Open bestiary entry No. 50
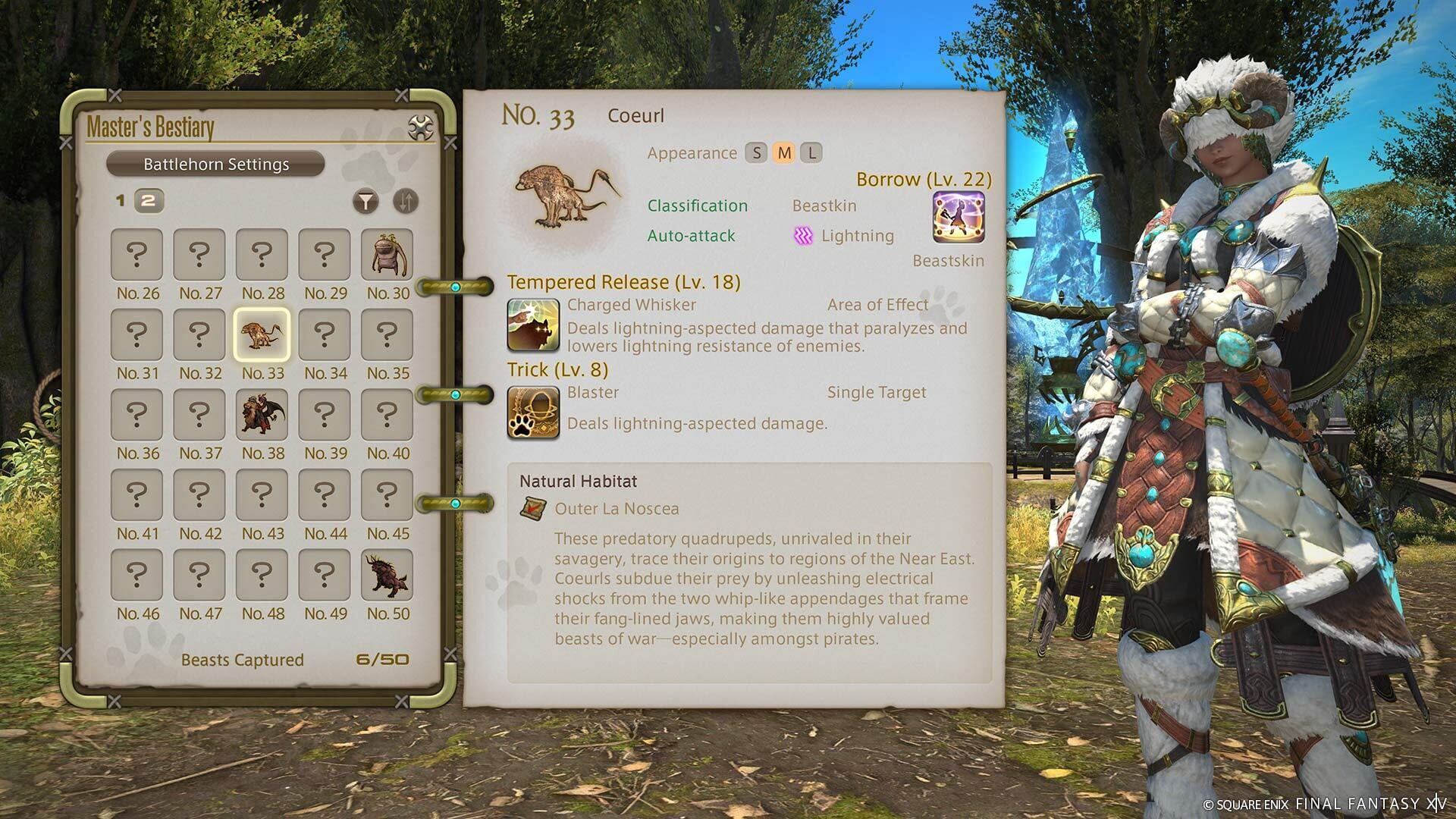This screenshot has width=1456, height=819. pyautogui.click(x=387, y=576)
